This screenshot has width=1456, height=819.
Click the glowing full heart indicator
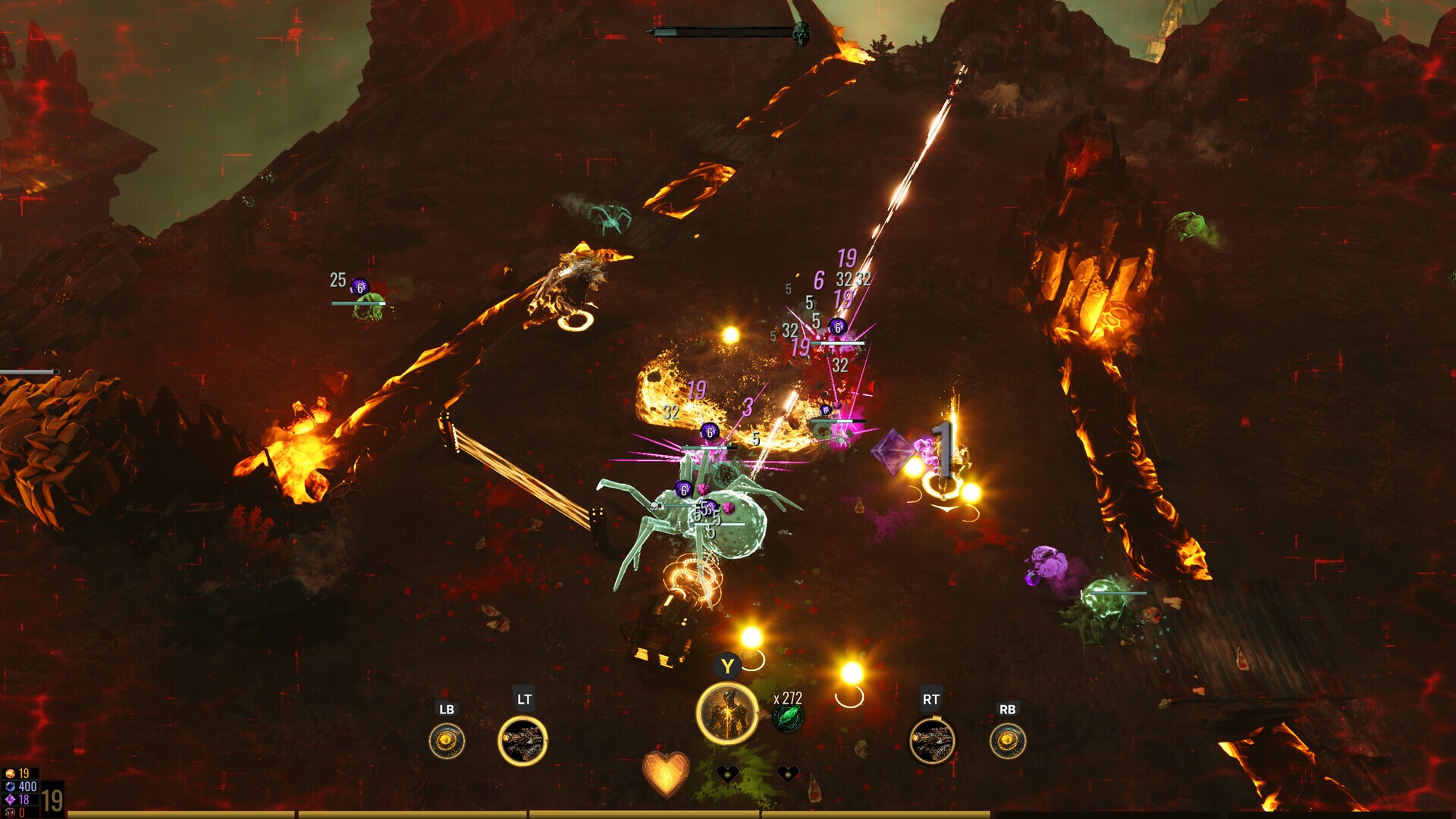[666, 775]
